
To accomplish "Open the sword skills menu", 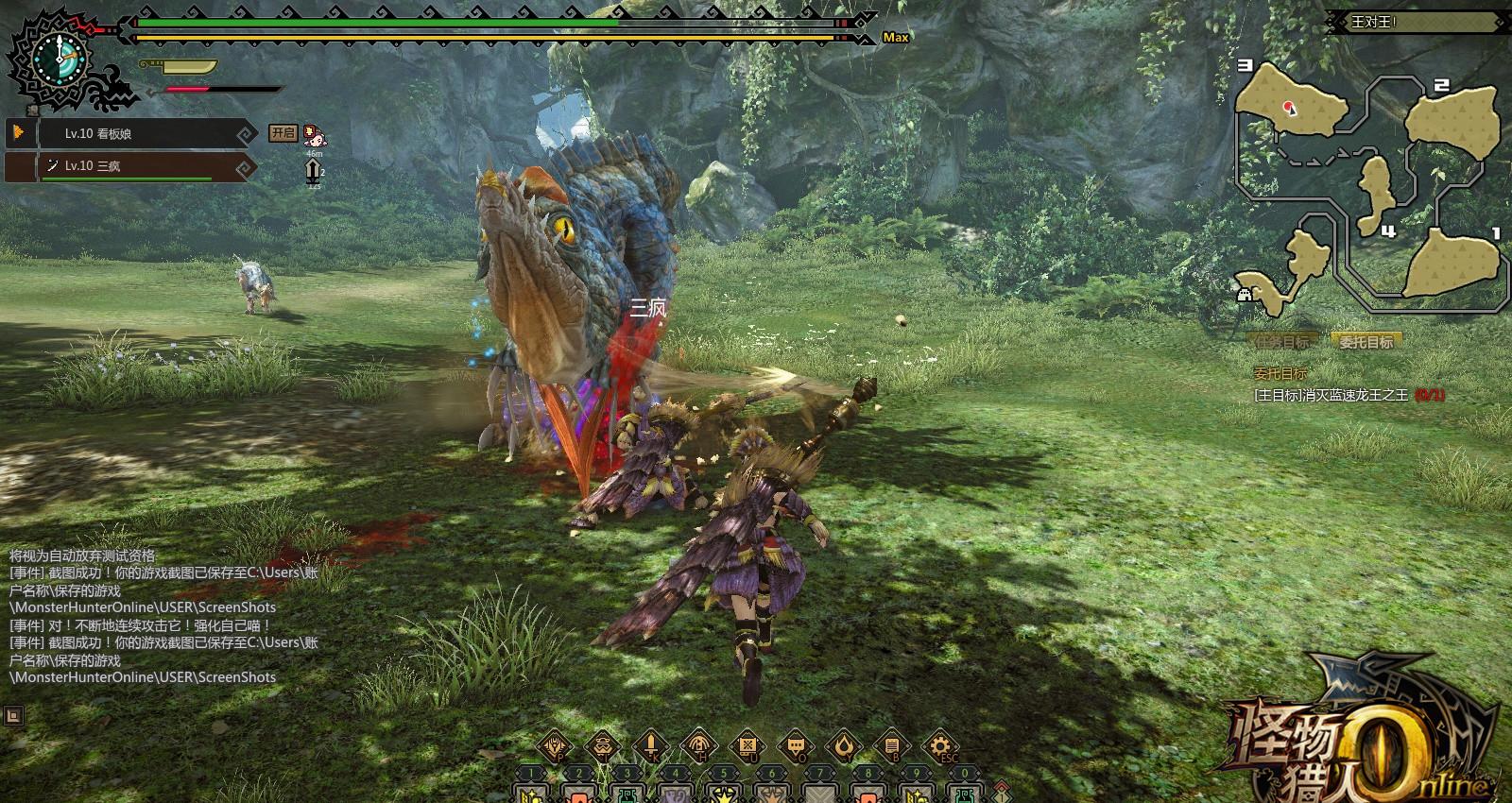I will coord(651,746).
